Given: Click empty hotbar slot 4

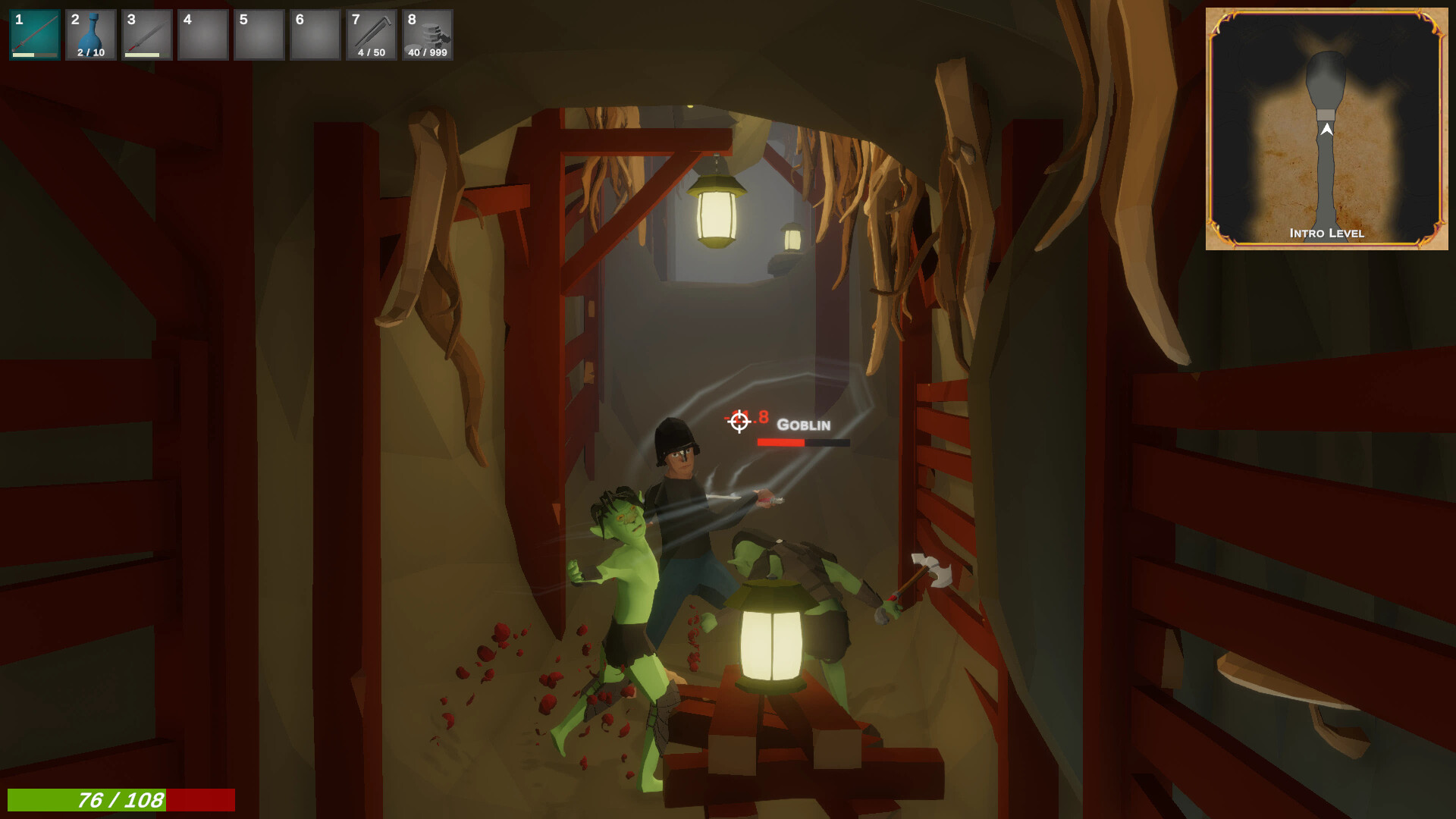Looking at the screenshot, I should pyautogui.click(x=202, y=34).
